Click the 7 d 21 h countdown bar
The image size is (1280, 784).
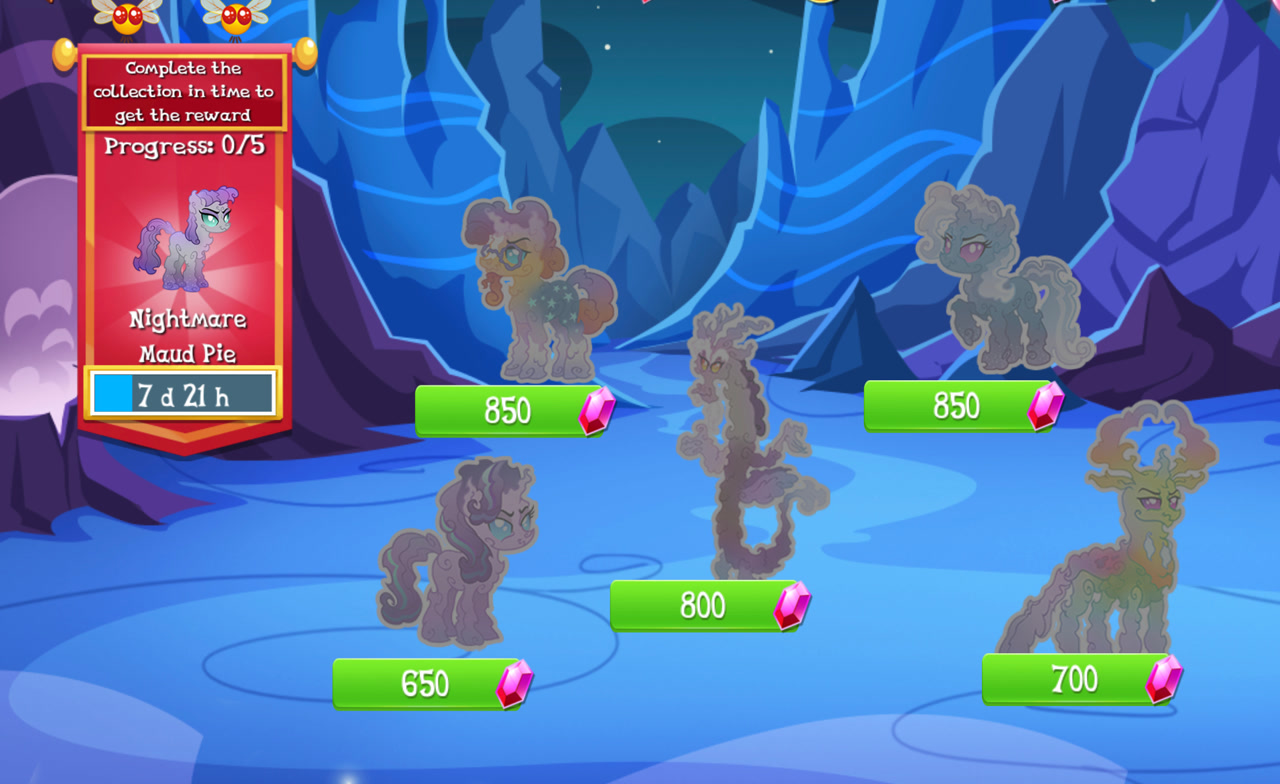coord(184,395)
